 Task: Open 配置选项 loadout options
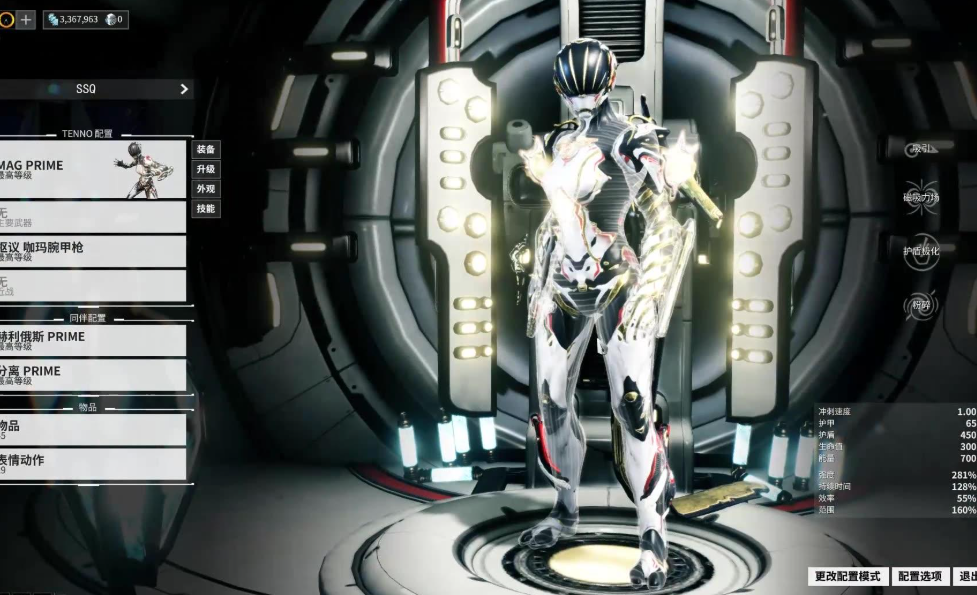919,576
